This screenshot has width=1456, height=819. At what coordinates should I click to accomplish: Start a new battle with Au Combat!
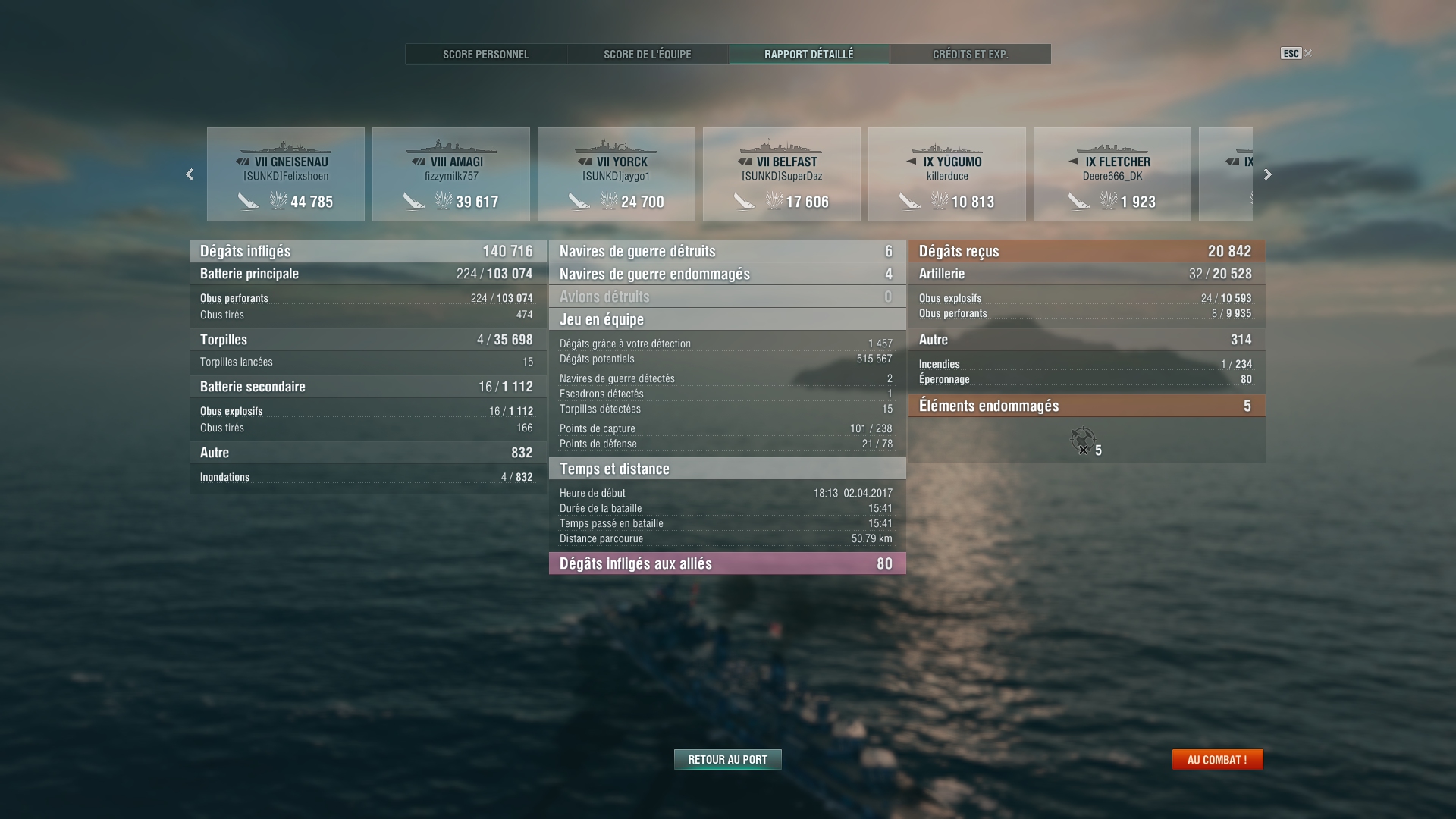point(1217,759)
